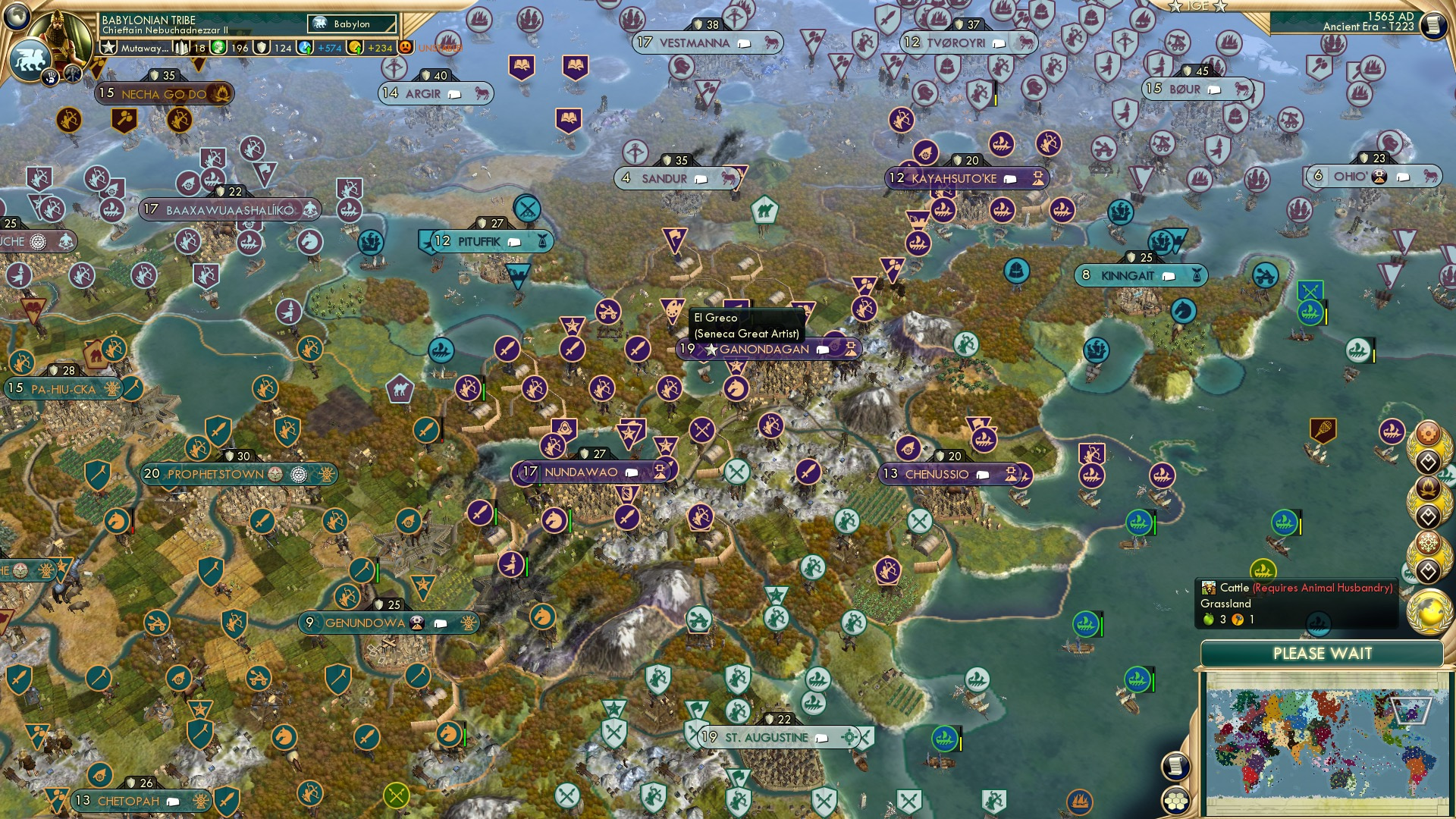Click the scroll icon beside the era display
Screen dimensions: 1456x819
[1433, 24]
